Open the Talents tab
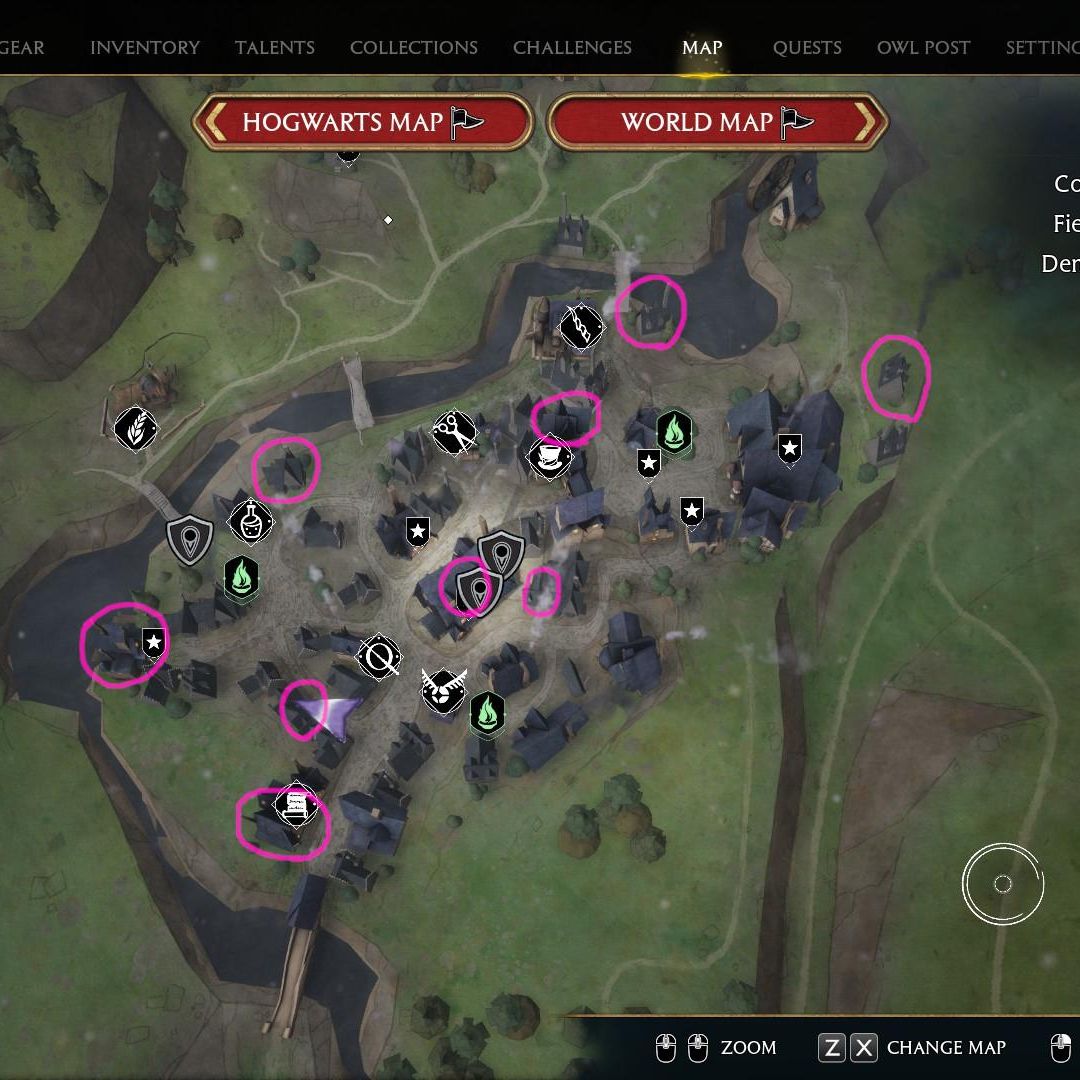The width and height of the screenshot is (1080, 1080). point(275,47)
